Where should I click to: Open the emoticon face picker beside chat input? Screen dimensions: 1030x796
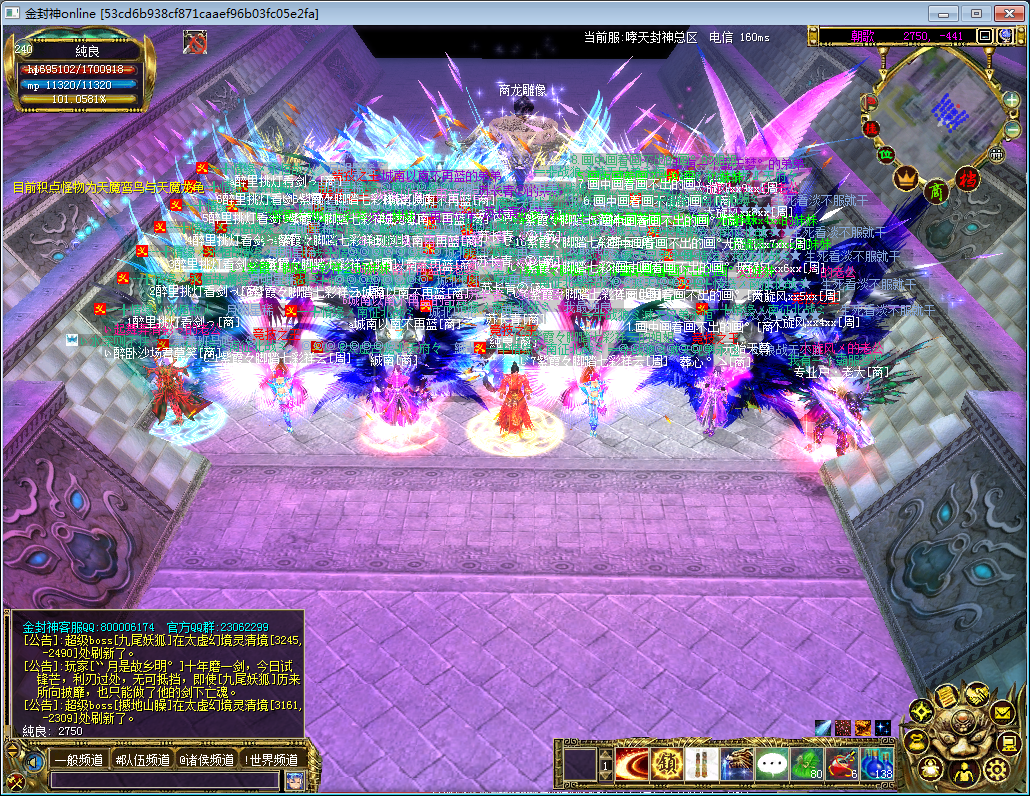tap(294, 781)
